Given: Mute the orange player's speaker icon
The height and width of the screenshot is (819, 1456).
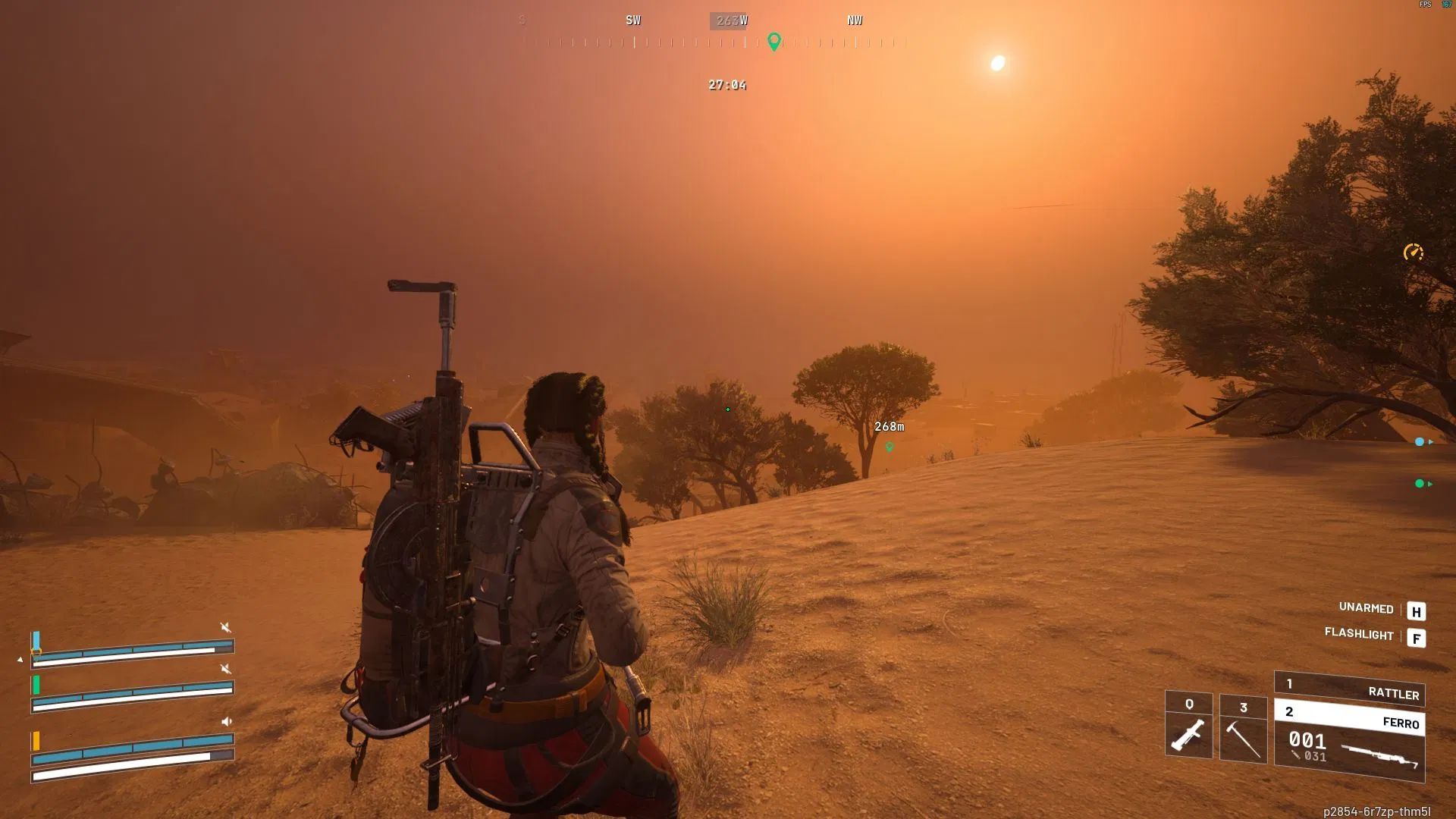Looking at the screenshot, I should tap(227, 722).
